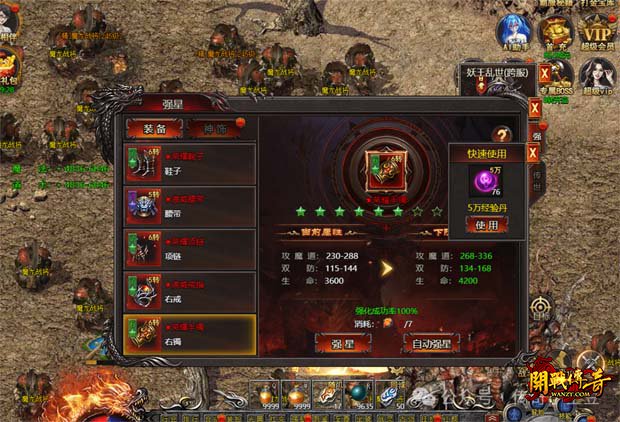Open the 首充 first recharge chest
This screenshot has width=620, height=422.
(555, 33)
